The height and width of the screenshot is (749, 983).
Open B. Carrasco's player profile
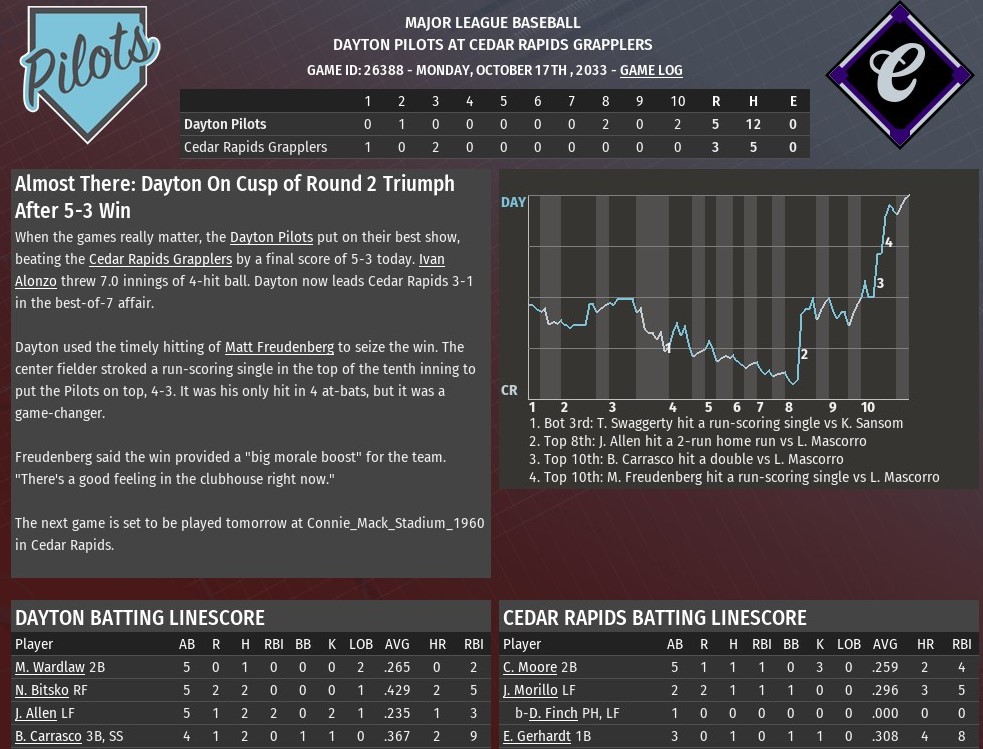tap(47, 736)
